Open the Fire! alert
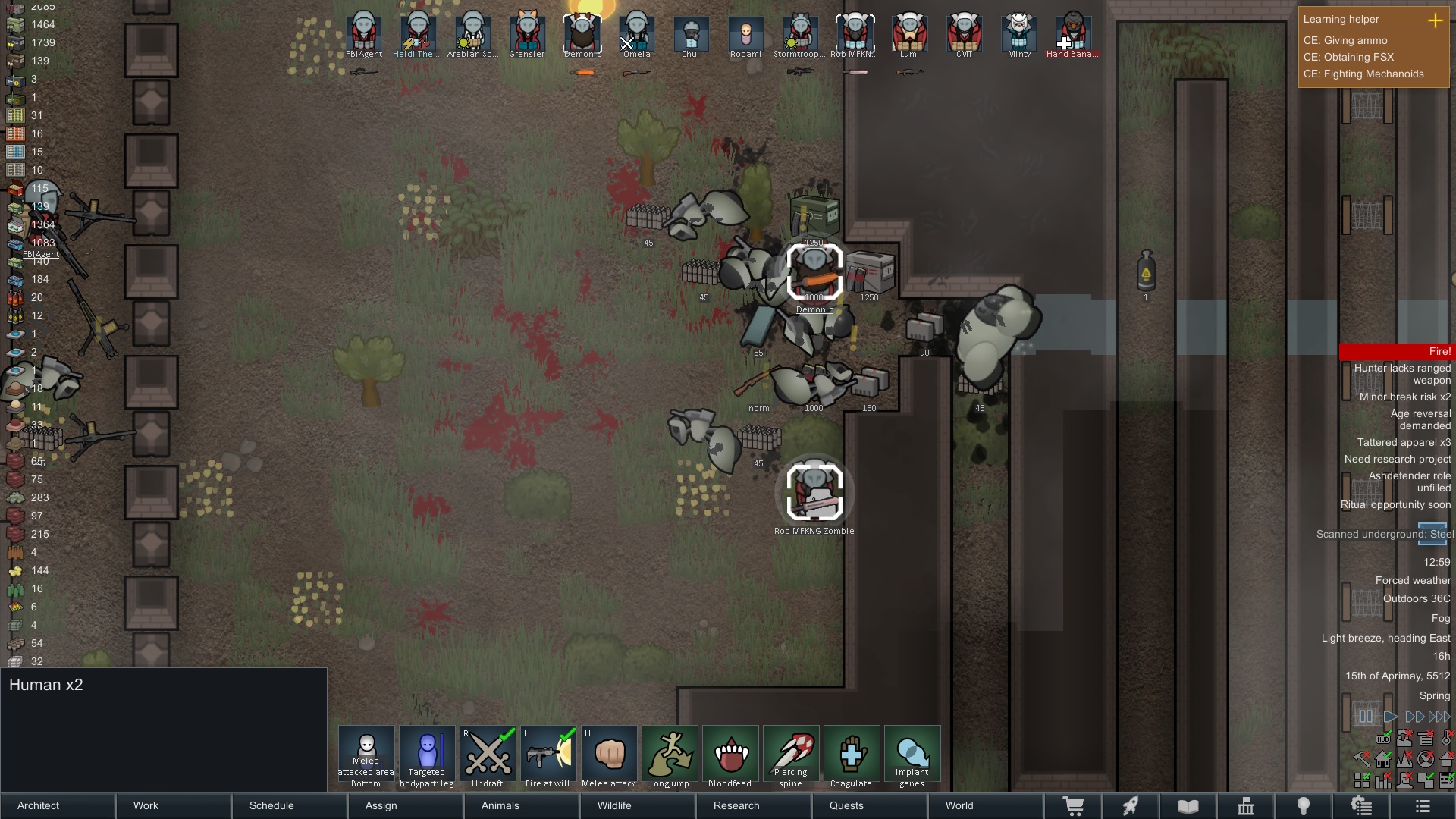This screenshot has width=1456, height=819. 1396,352
